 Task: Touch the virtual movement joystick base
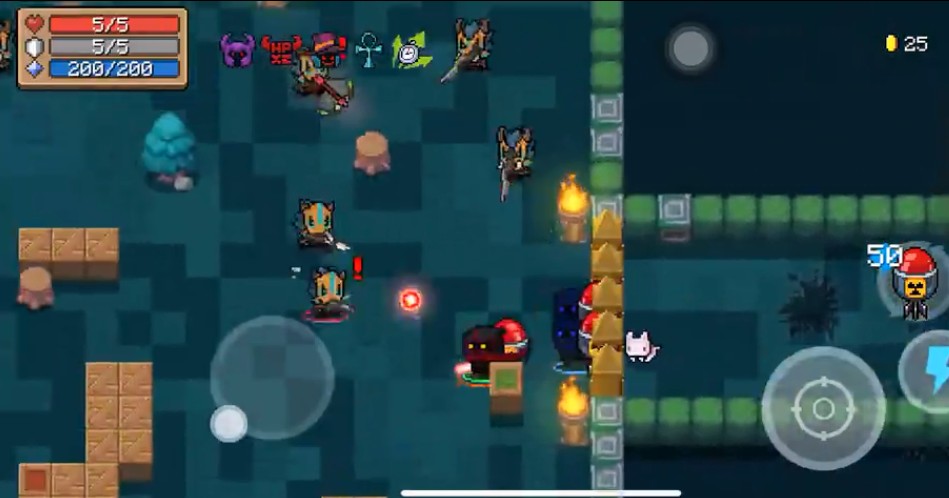[x=271, y=377]
